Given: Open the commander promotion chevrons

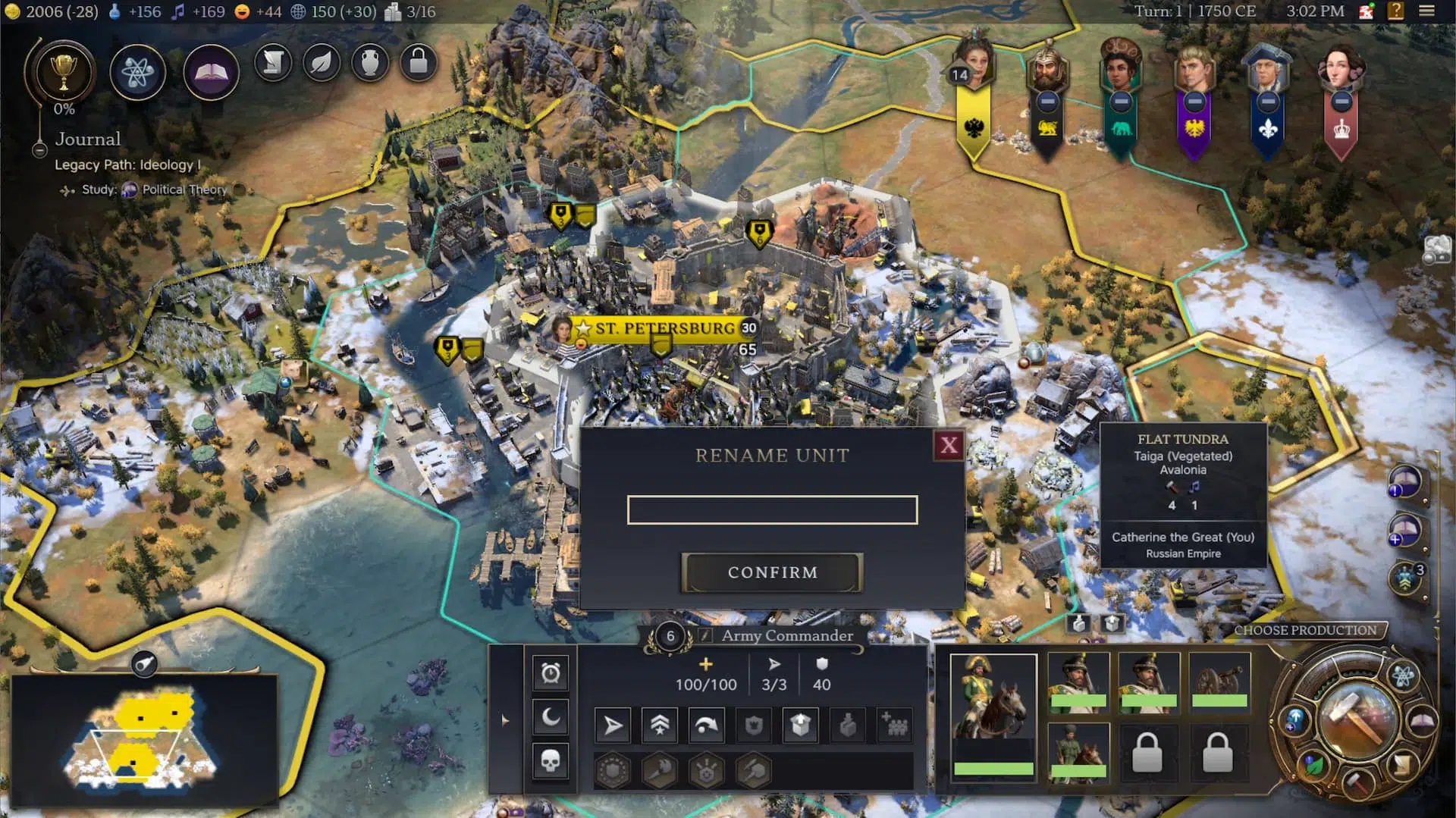Looking at the screenshot, I should [660, 726].
